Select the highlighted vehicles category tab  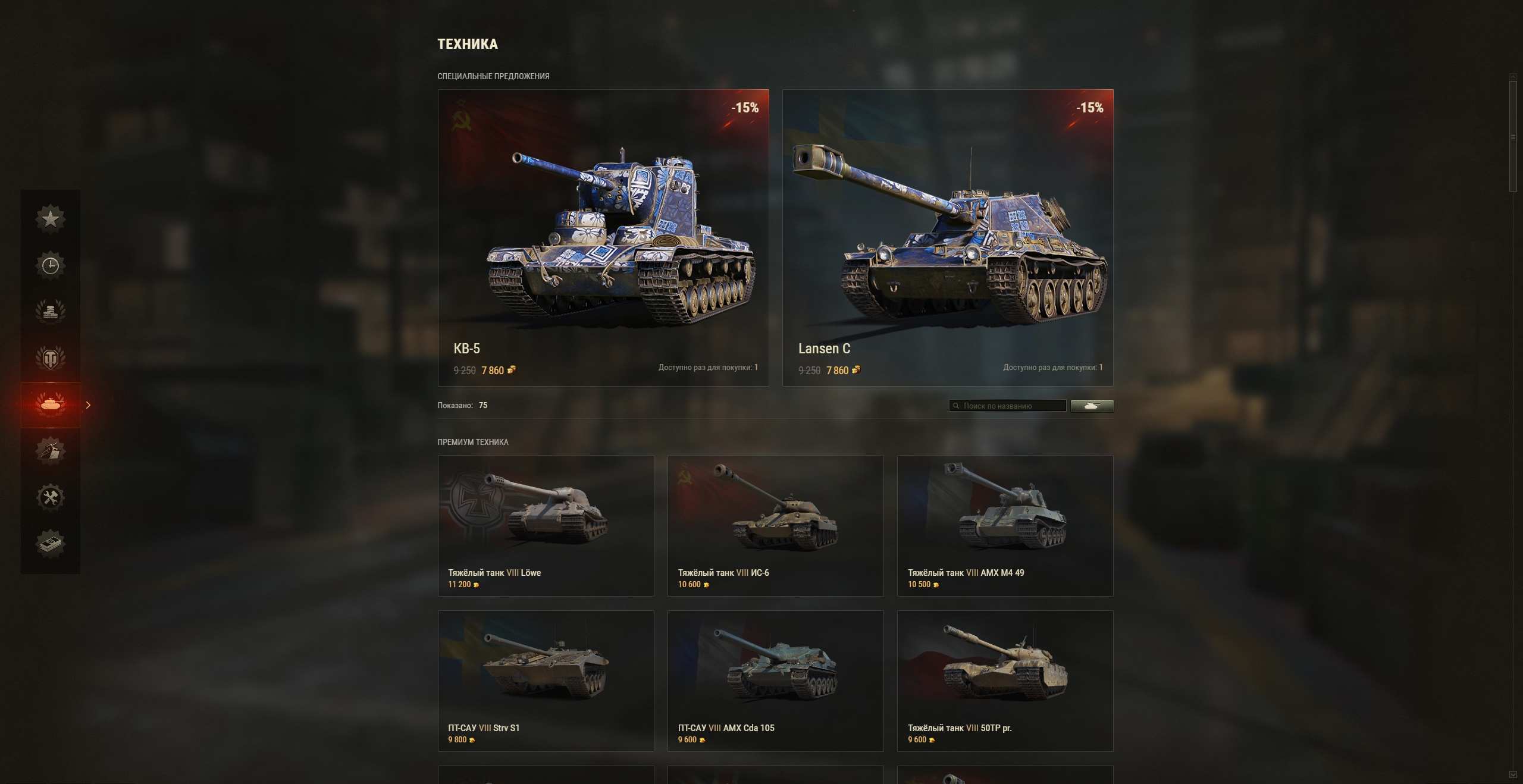tap(51, 404)
